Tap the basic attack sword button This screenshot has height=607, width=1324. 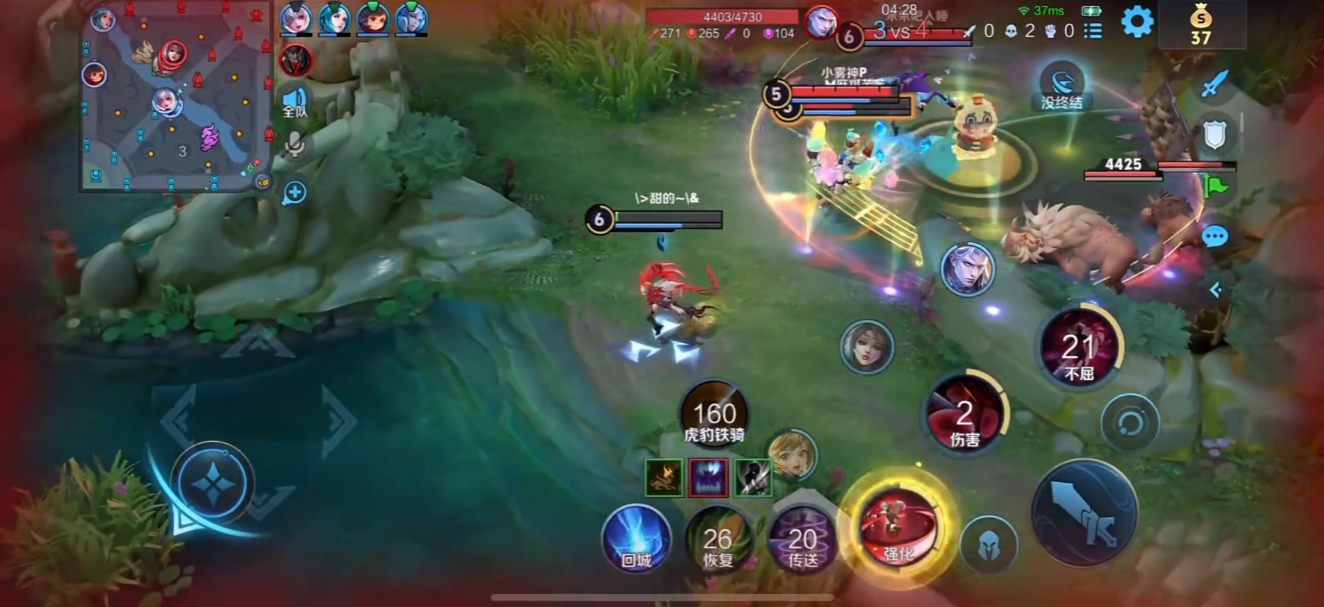[1084, 511]
